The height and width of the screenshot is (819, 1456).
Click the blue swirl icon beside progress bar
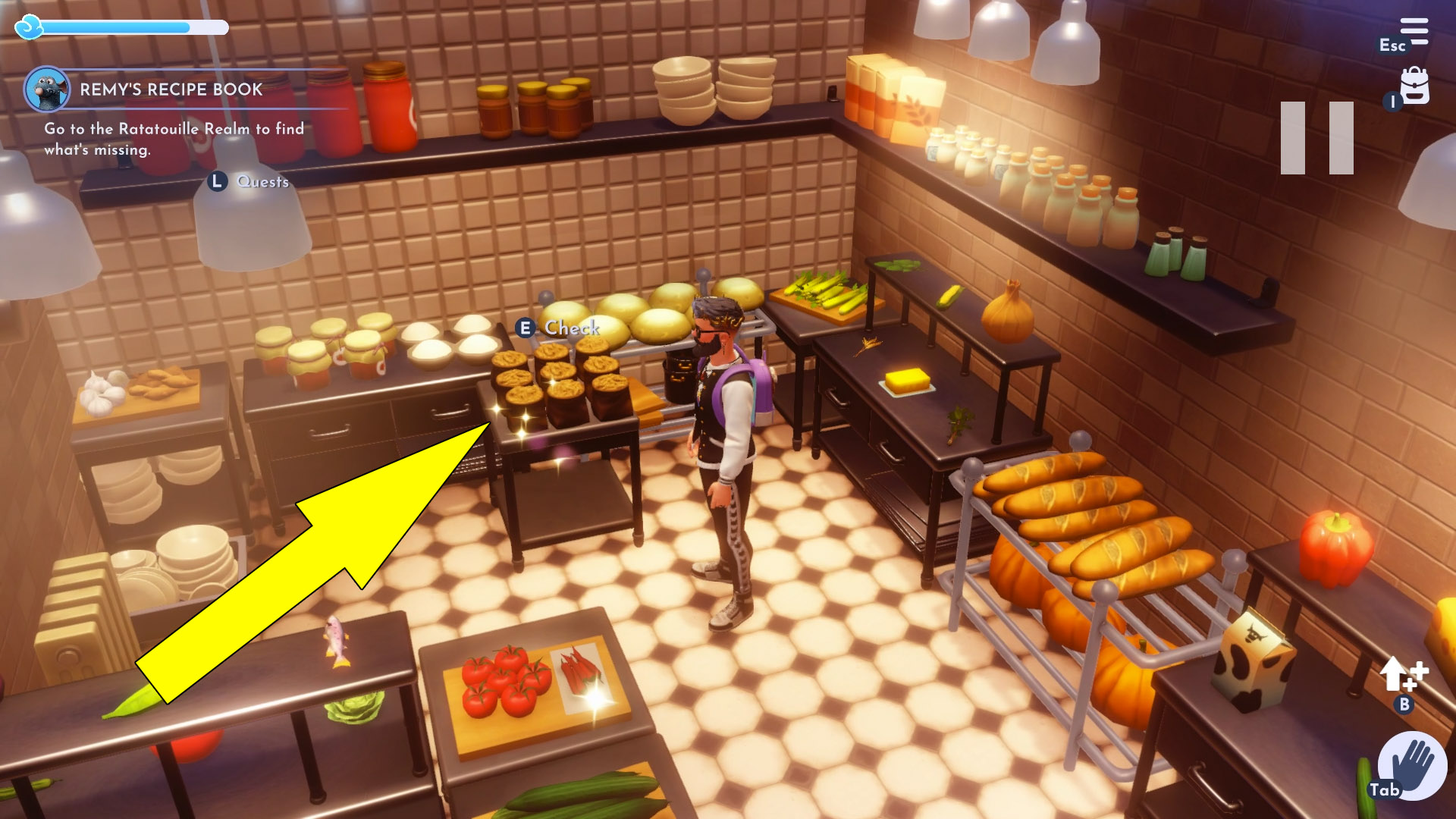[x=28, y=27]
